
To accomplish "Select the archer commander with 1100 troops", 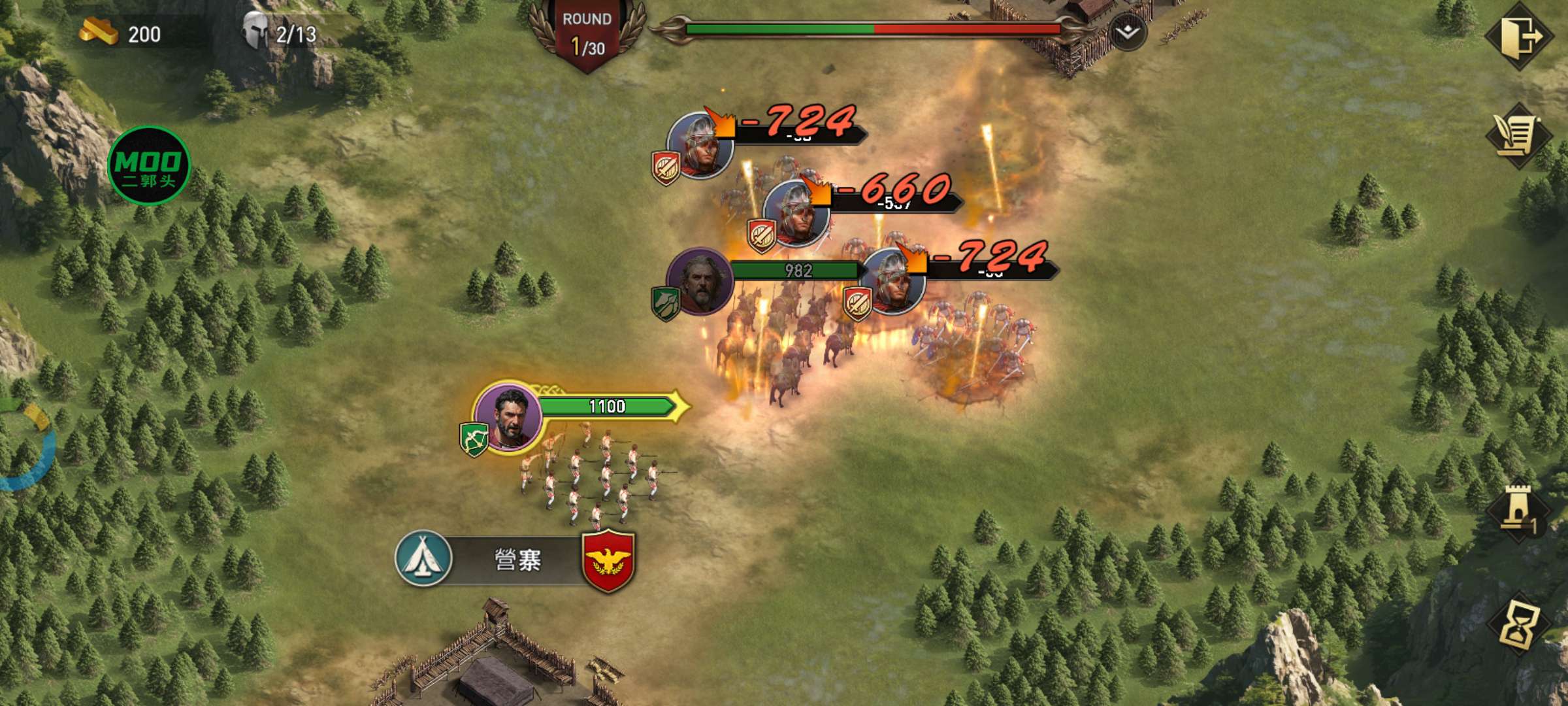I will [x=508, y=416].
